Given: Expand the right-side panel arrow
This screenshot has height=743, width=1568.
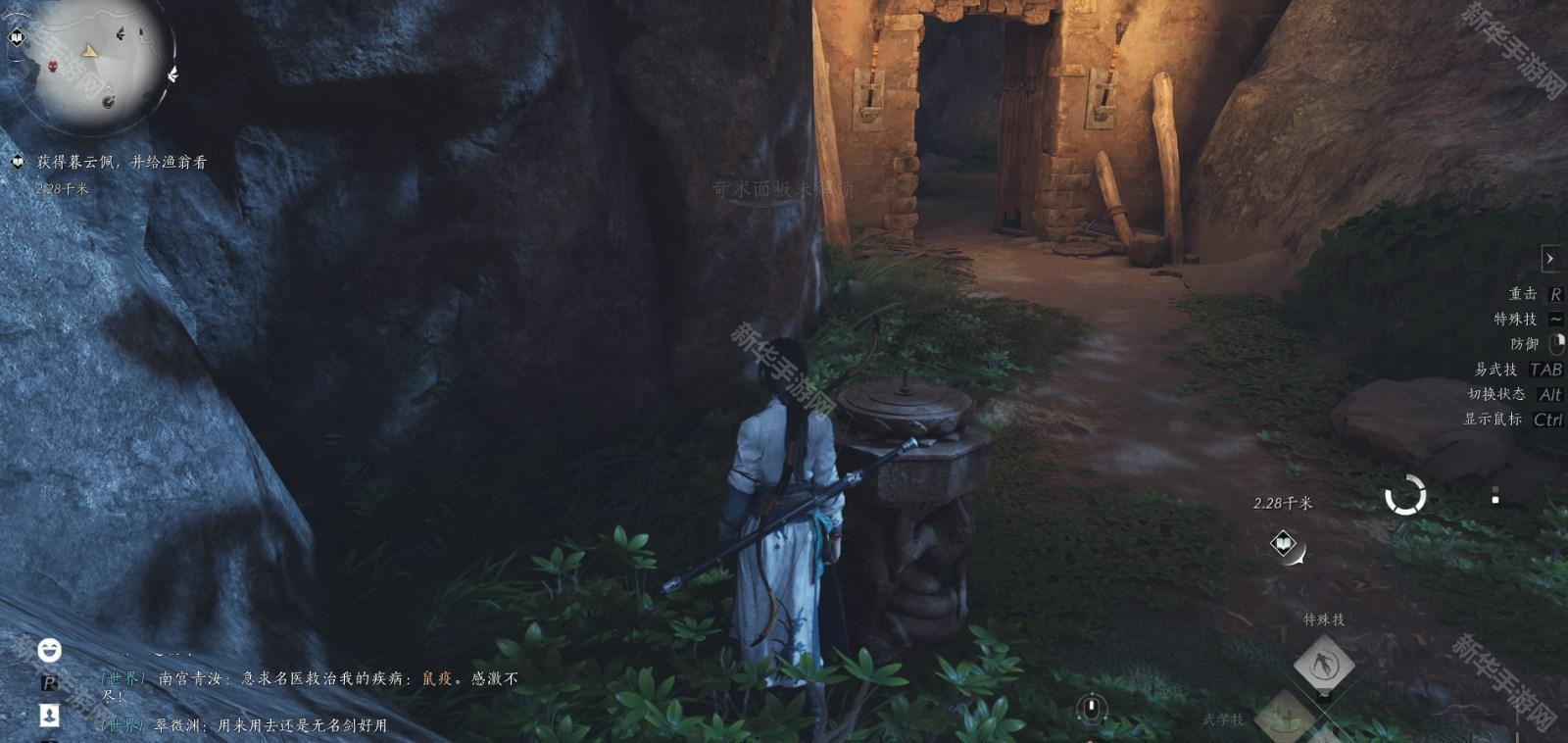Looking at the screenshot, I should 1549,259.
